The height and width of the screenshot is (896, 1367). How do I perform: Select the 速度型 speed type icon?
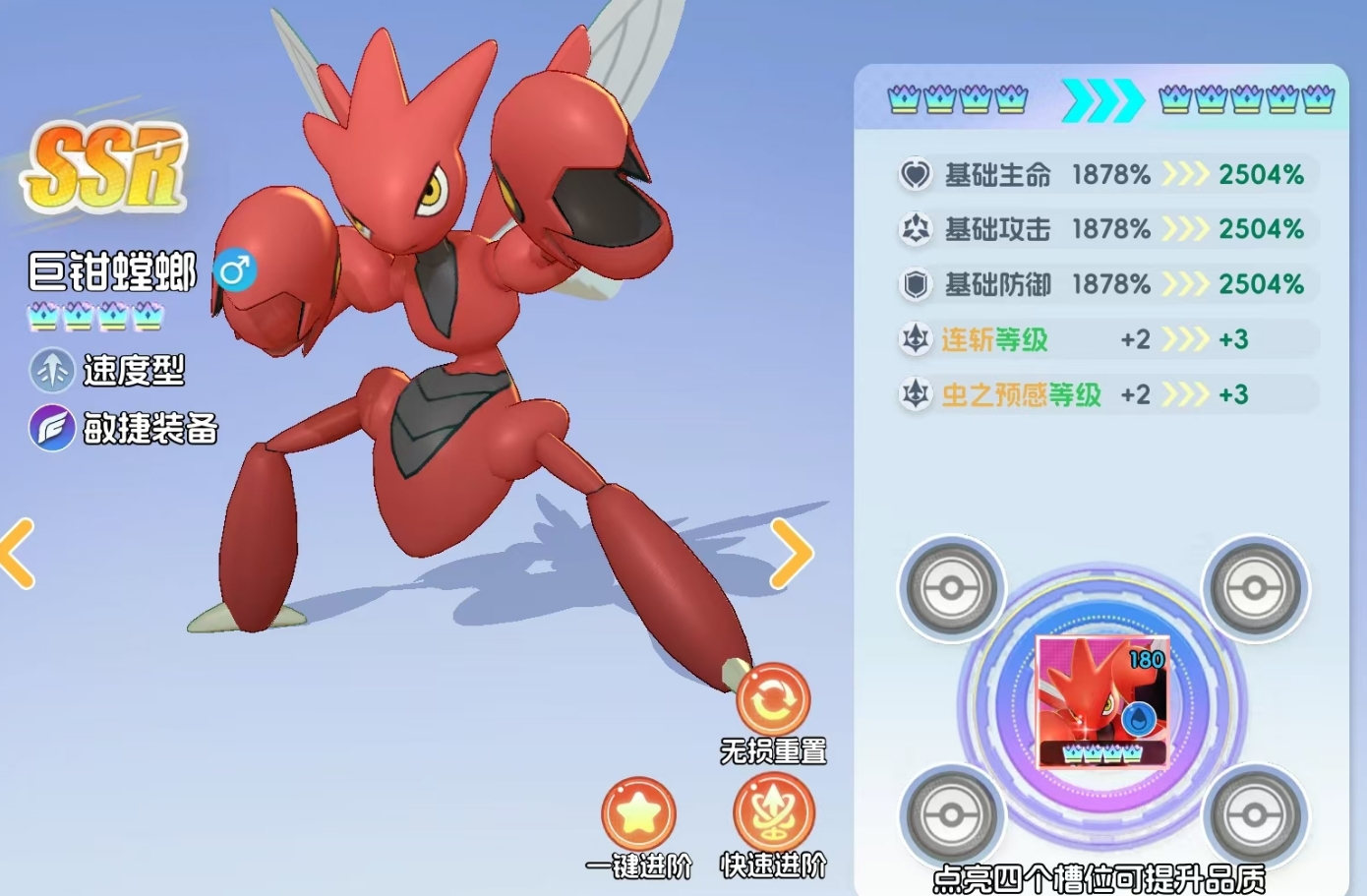52,372
